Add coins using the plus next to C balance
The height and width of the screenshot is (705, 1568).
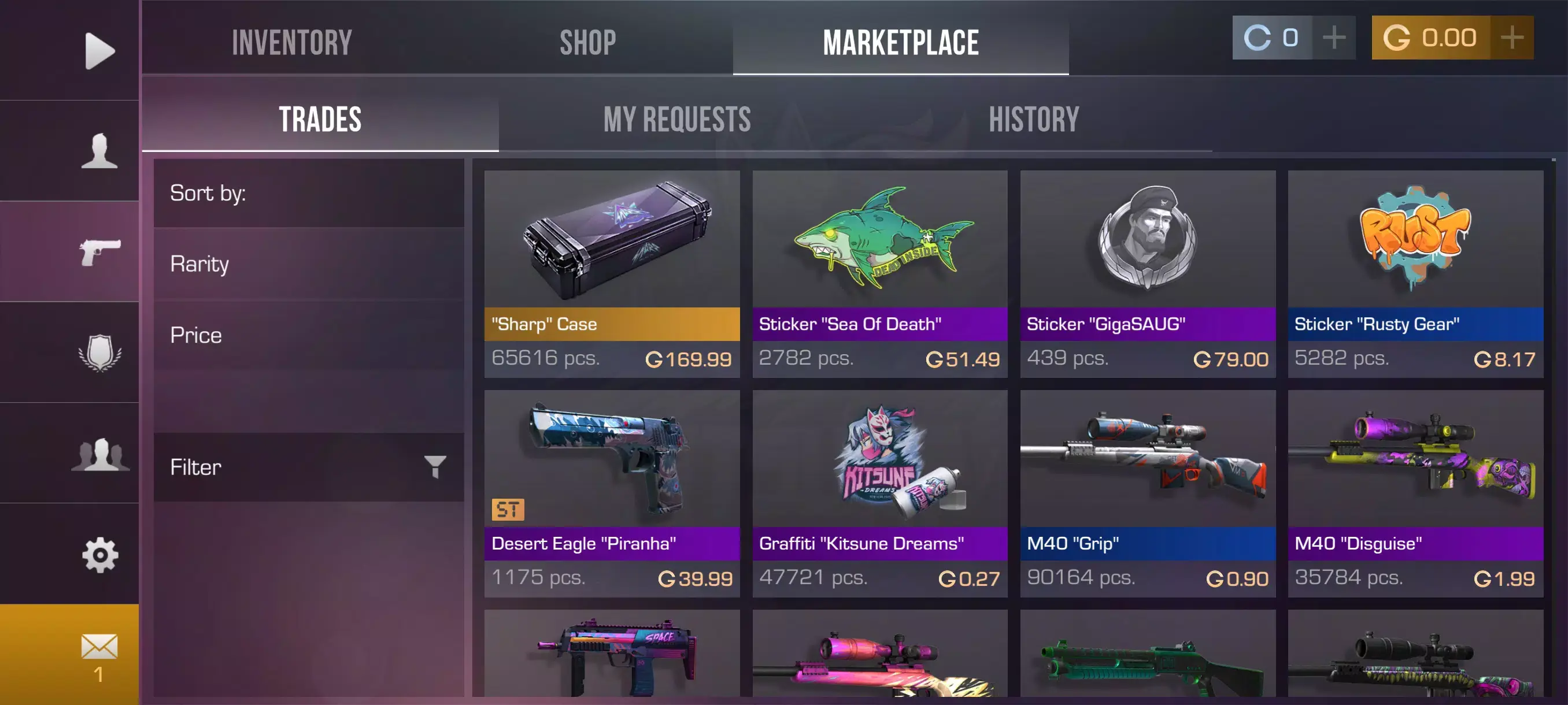[x=1334, y=38]
